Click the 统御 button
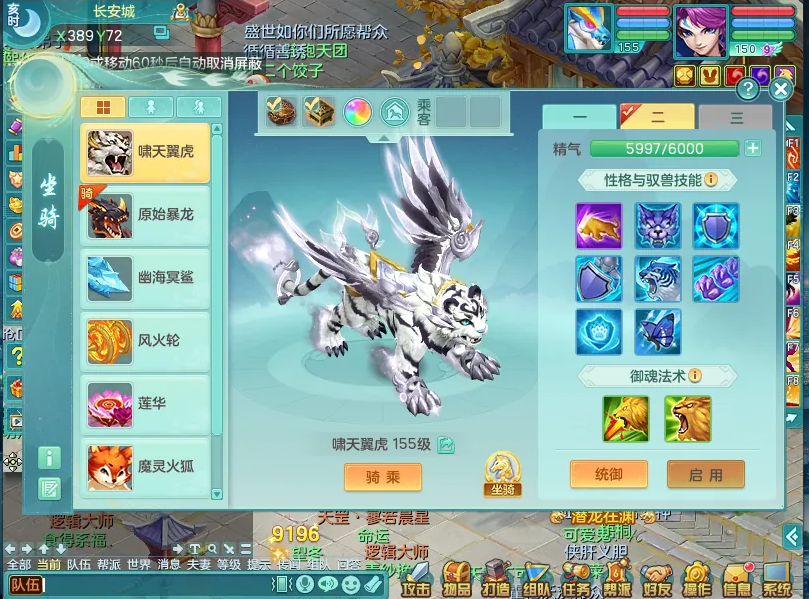The width and height of the screenshot is (809, 599). [x=609, y=474]
